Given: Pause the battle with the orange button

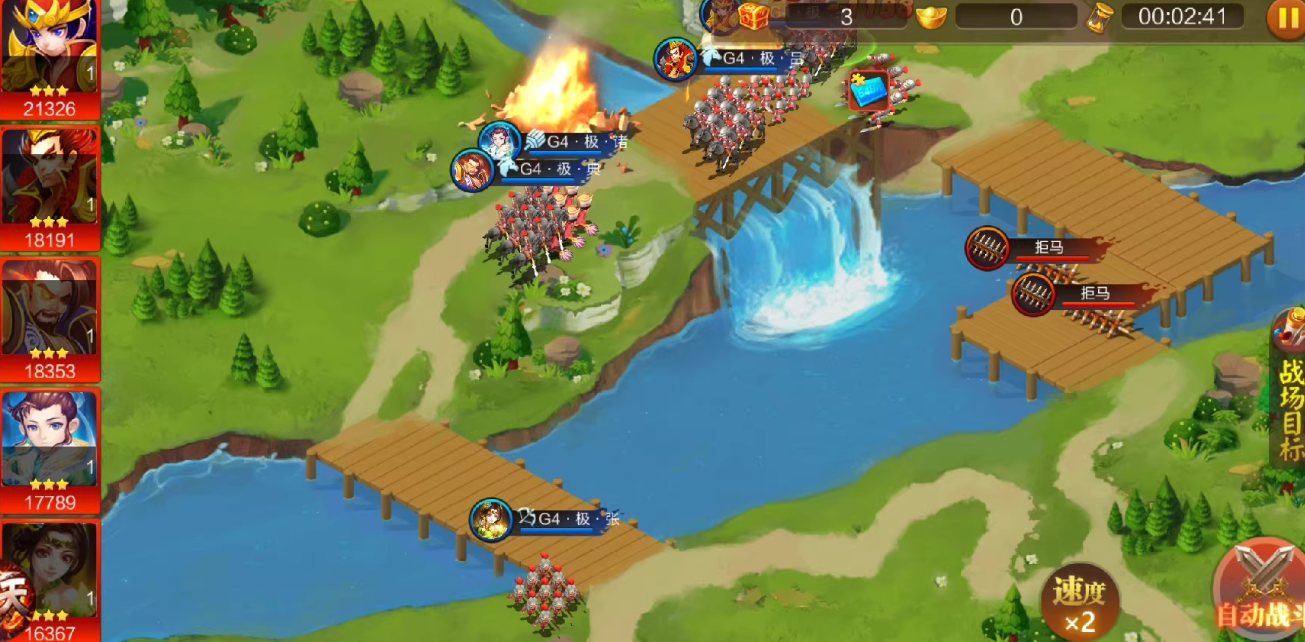Looking at the screenshot, I should tap(1285, 17).
